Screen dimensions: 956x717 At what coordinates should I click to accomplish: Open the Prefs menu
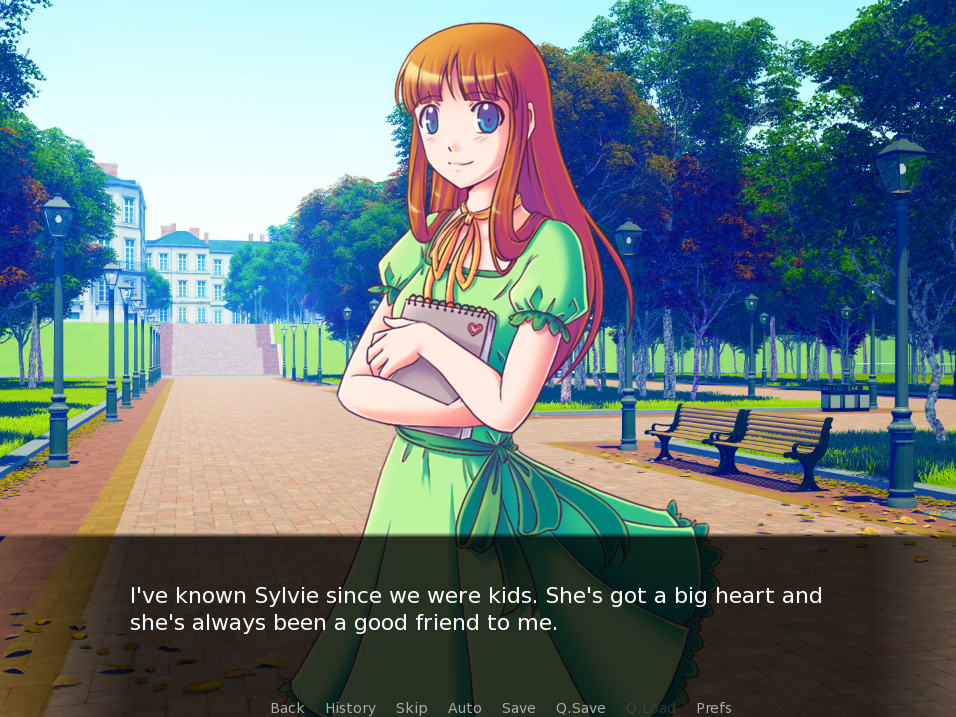(713, 708)
